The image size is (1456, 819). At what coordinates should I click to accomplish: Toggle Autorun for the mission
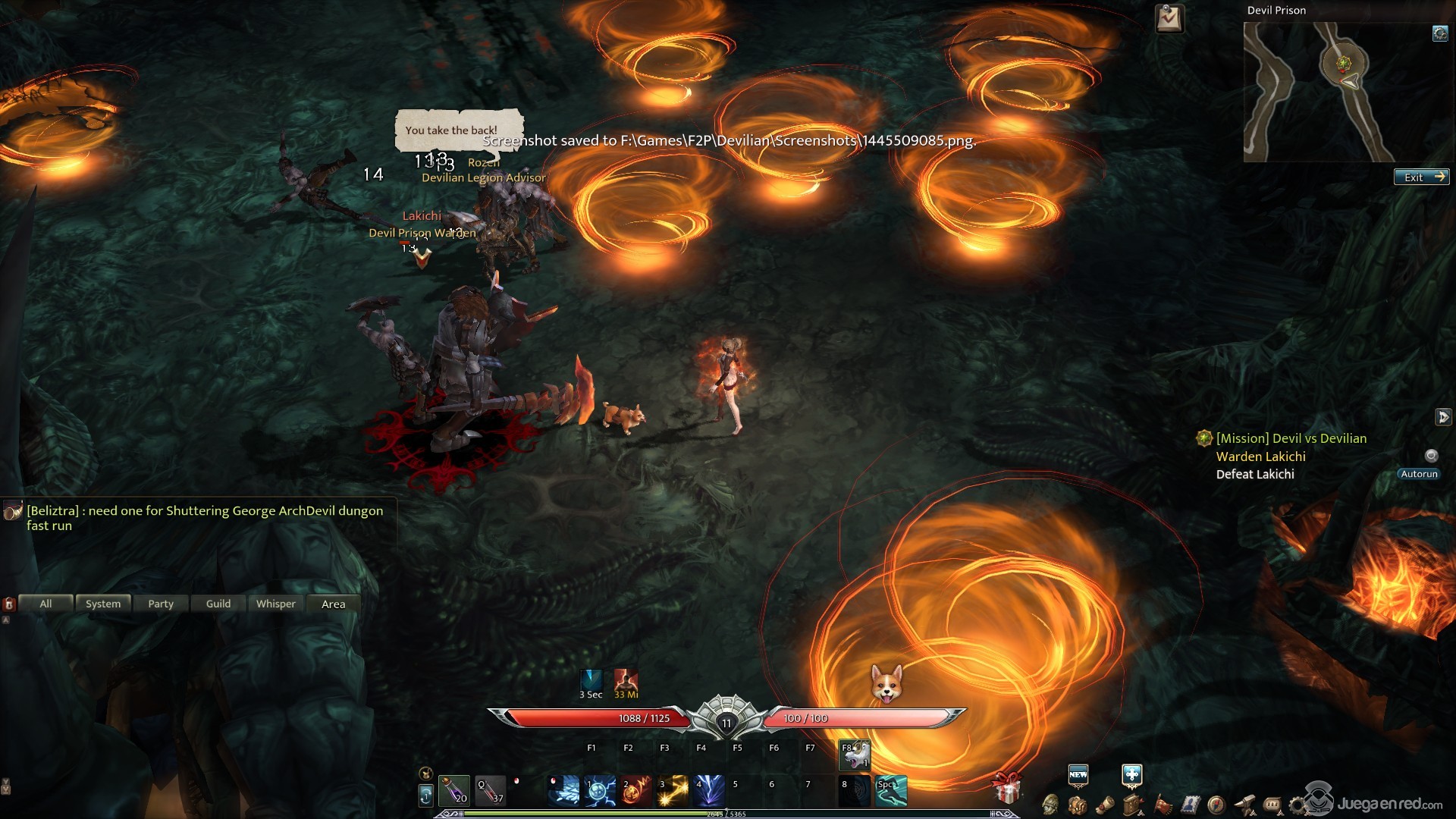coord(1419,474)
